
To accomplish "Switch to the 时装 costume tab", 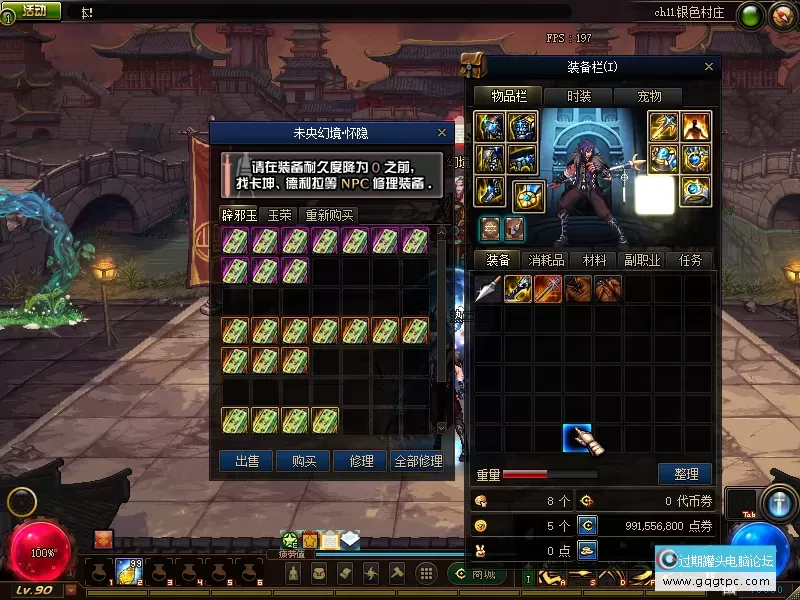I will click(579, 96).
